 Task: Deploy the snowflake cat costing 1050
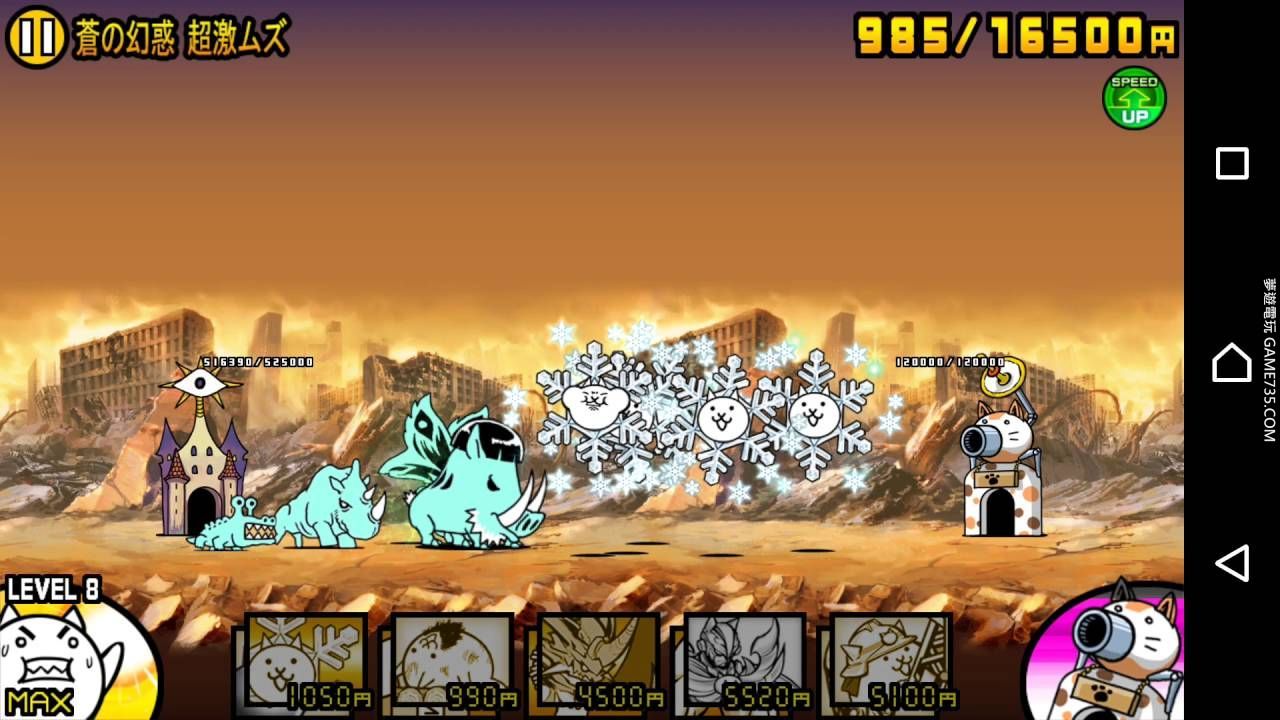point(306,662)
